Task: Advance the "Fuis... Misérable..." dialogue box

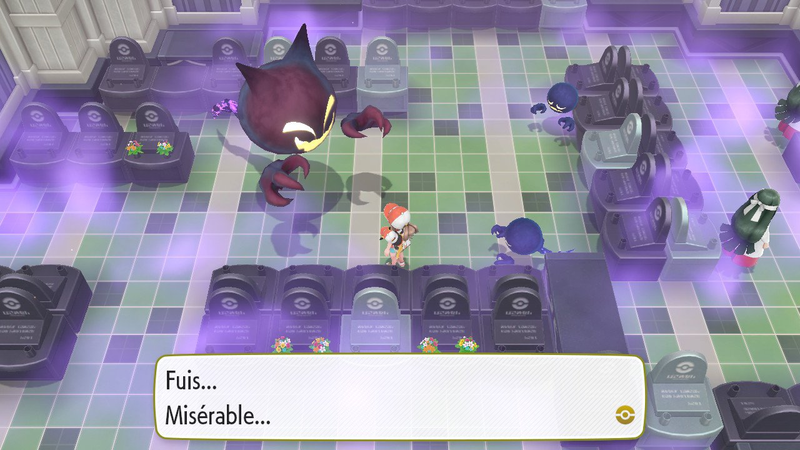Action: [x=398, y=398]
